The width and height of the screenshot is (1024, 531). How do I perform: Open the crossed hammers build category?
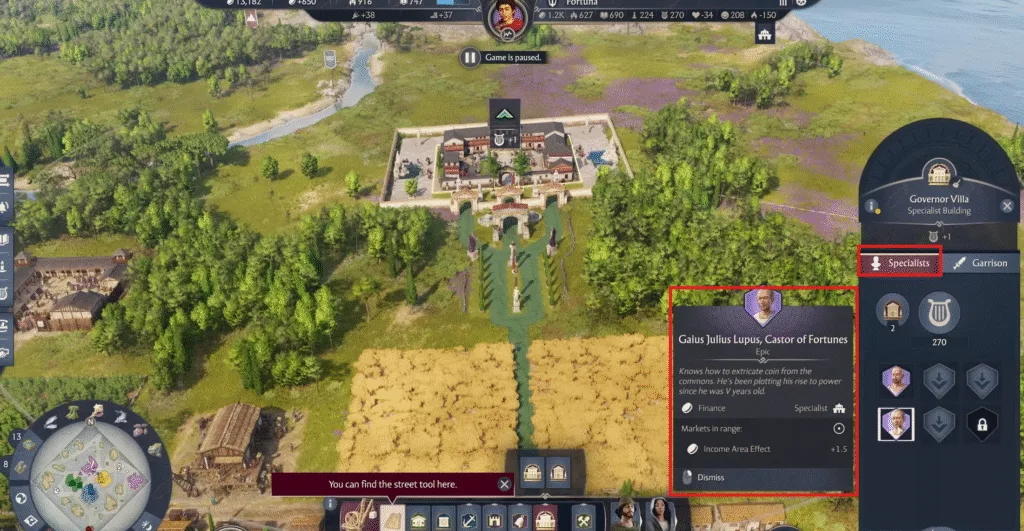583,519
